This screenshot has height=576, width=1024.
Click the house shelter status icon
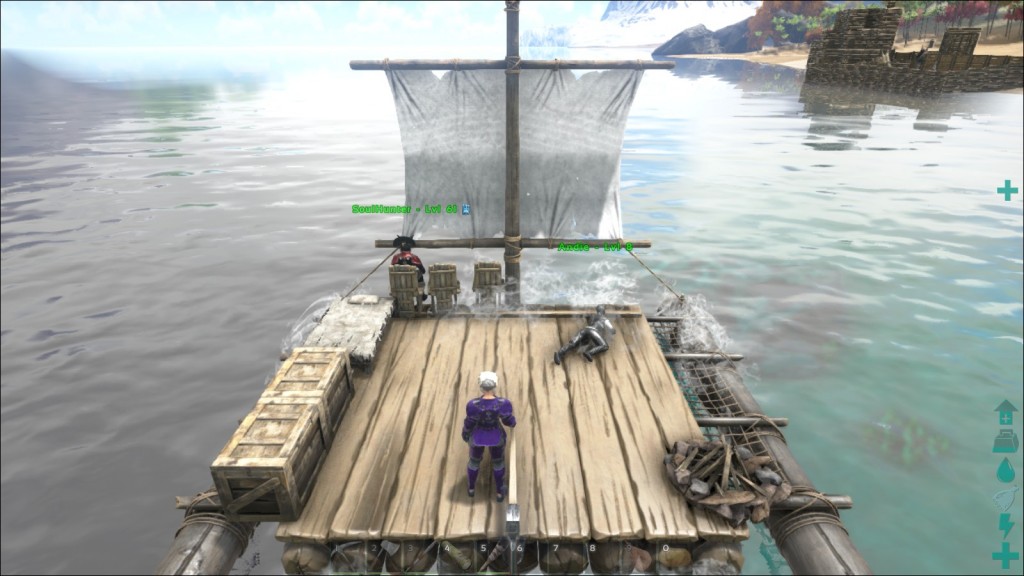tap(1005, 412)
